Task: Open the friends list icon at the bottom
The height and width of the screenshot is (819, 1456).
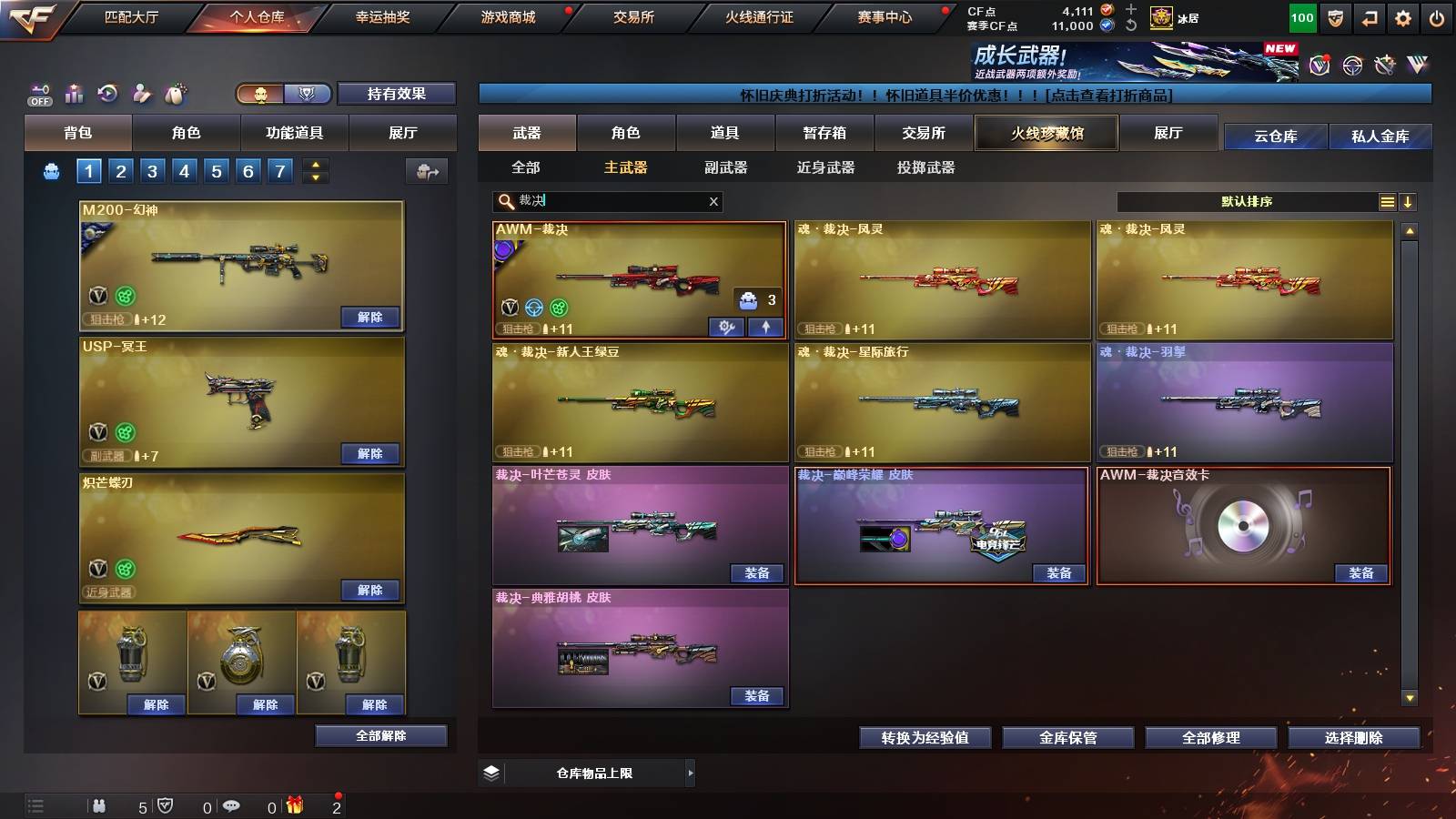Action: [98, 806]
